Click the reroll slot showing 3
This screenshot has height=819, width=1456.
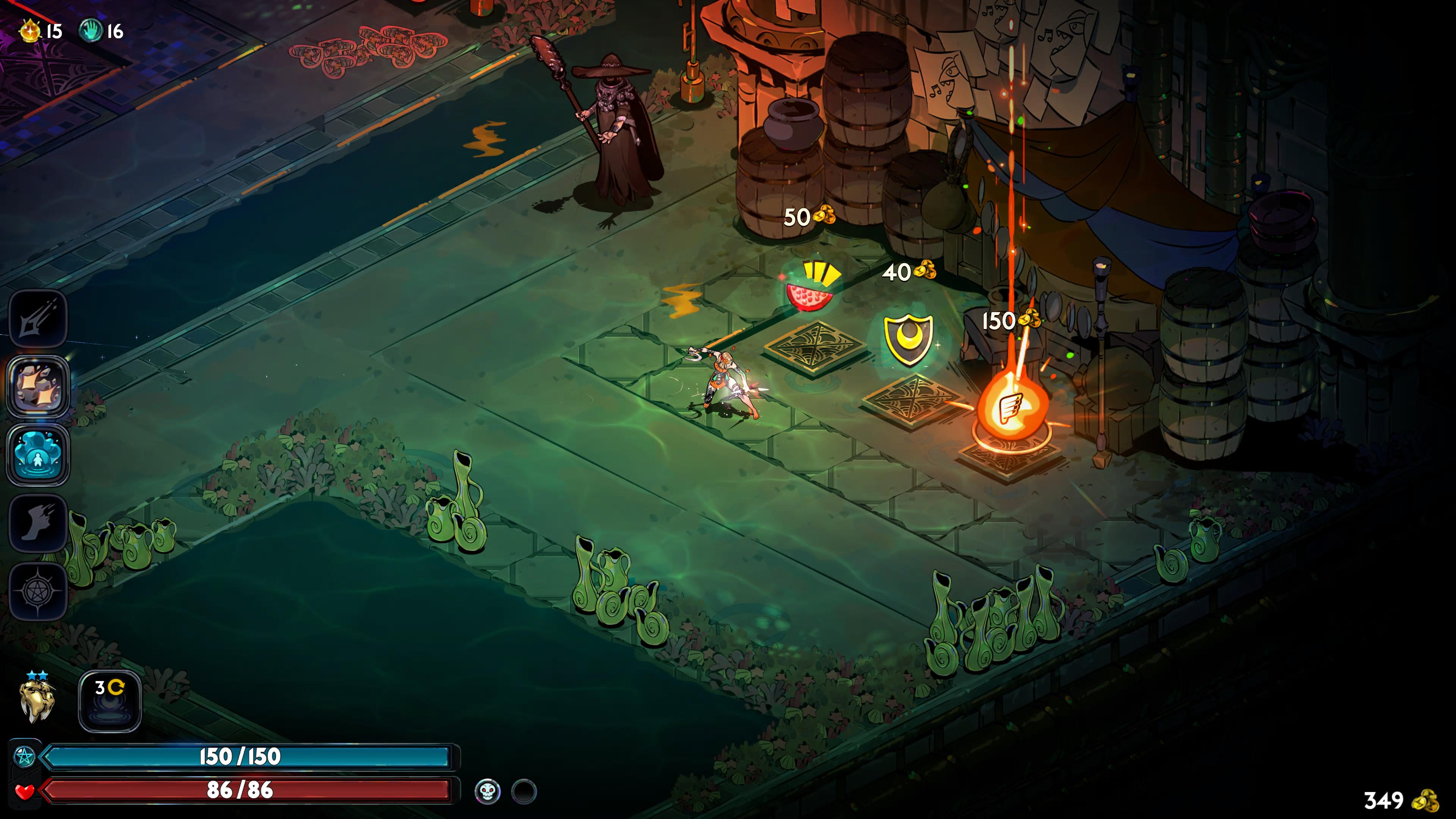(110, 701)
